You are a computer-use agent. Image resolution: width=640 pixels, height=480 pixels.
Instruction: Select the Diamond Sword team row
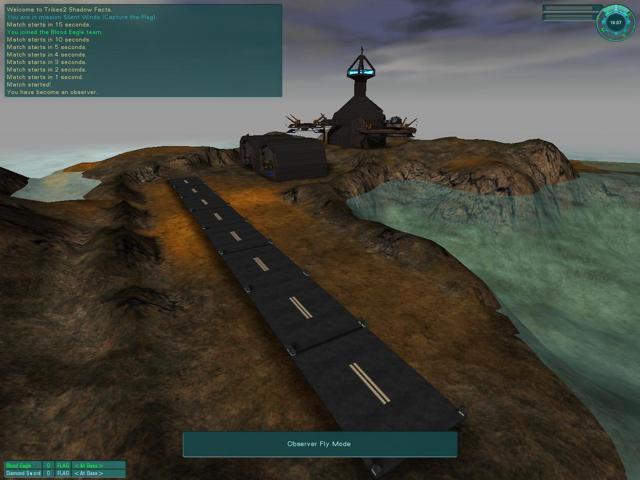pyautogui.click(x=64, y=474)
